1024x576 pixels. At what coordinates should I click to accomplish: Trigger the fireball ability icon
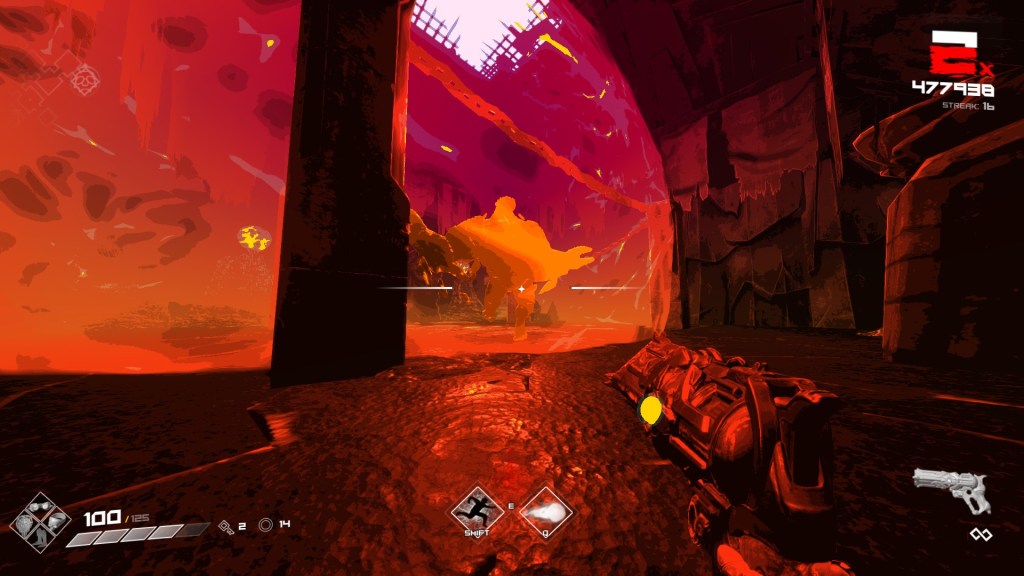tap(546, 510)
